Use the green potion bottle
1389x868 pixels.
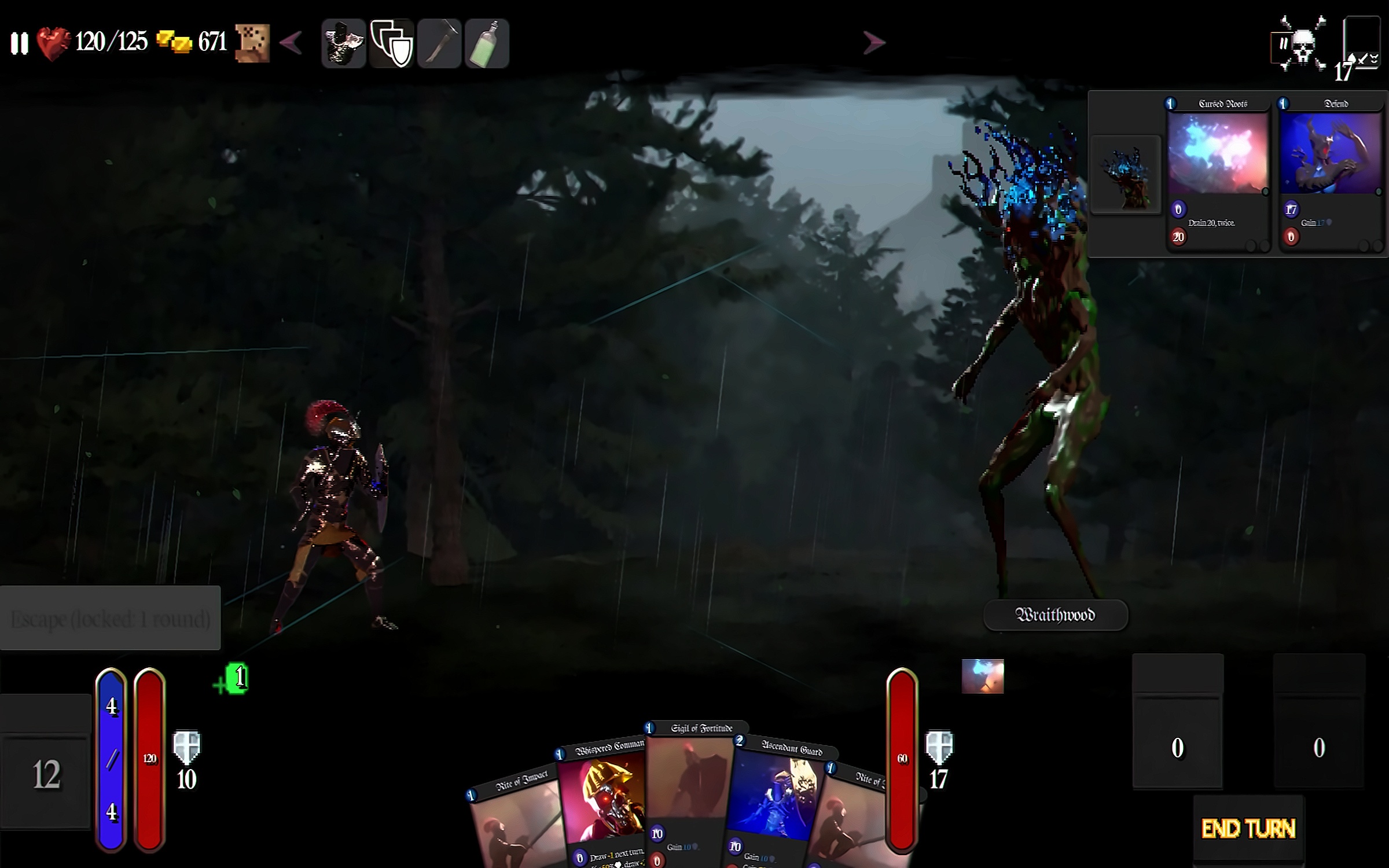(487, 43)
